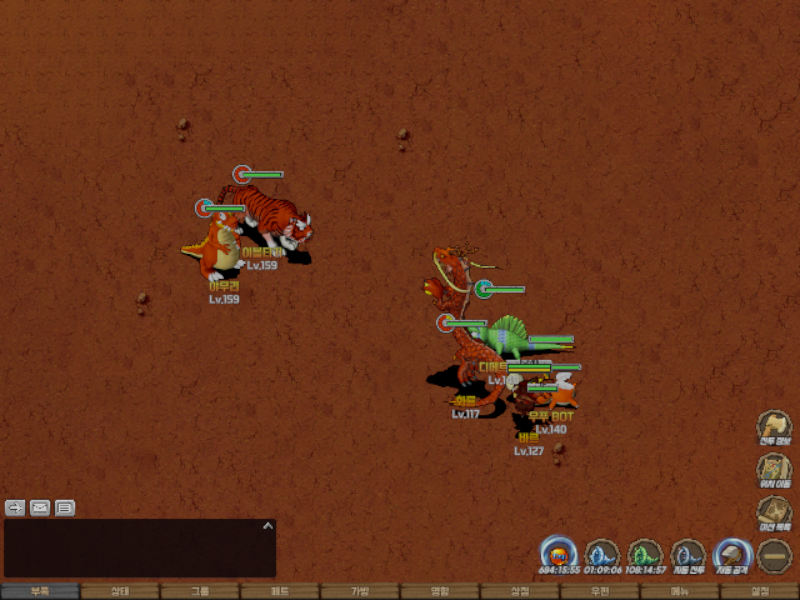Toggle 자동 공격 auto attack hammer icon
Image resolution: width=800 pixels, height=600 pixels.
pyautogui.click(x=731, y=556)
